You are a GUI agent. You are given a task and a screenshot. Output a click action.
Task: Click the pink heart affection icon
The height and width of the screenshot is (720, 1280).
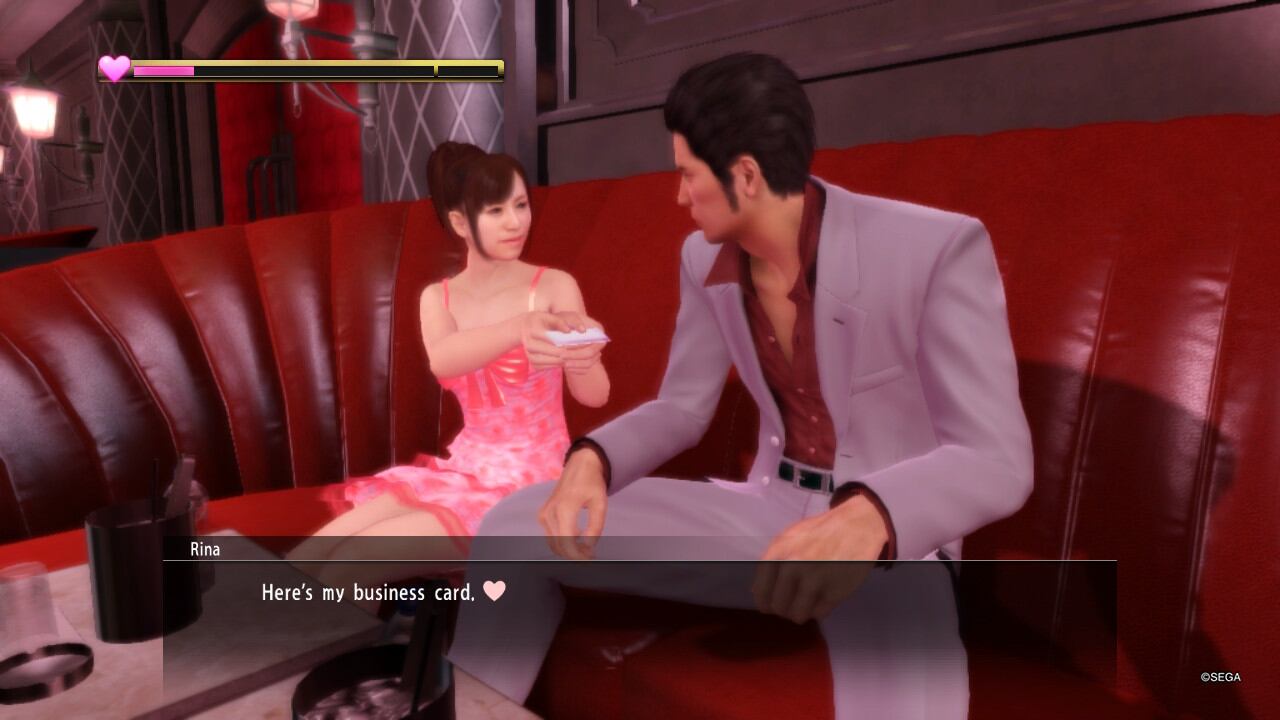113,70
